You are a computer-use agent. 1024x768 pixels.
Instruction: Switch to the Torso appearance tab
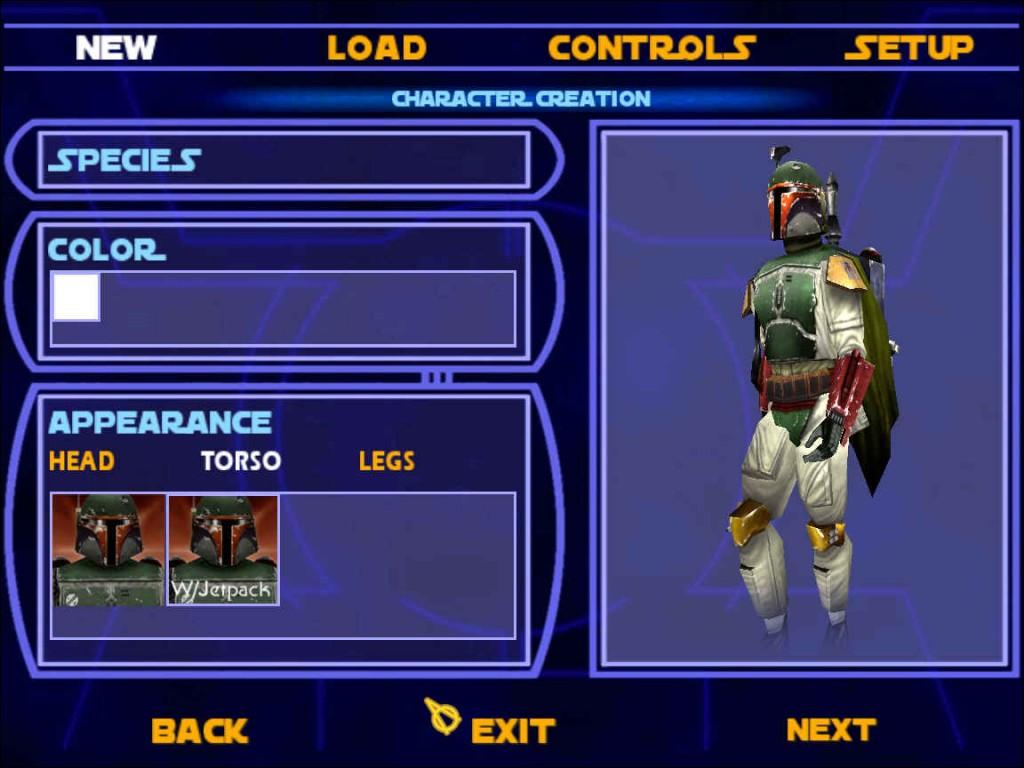(240, 461)
